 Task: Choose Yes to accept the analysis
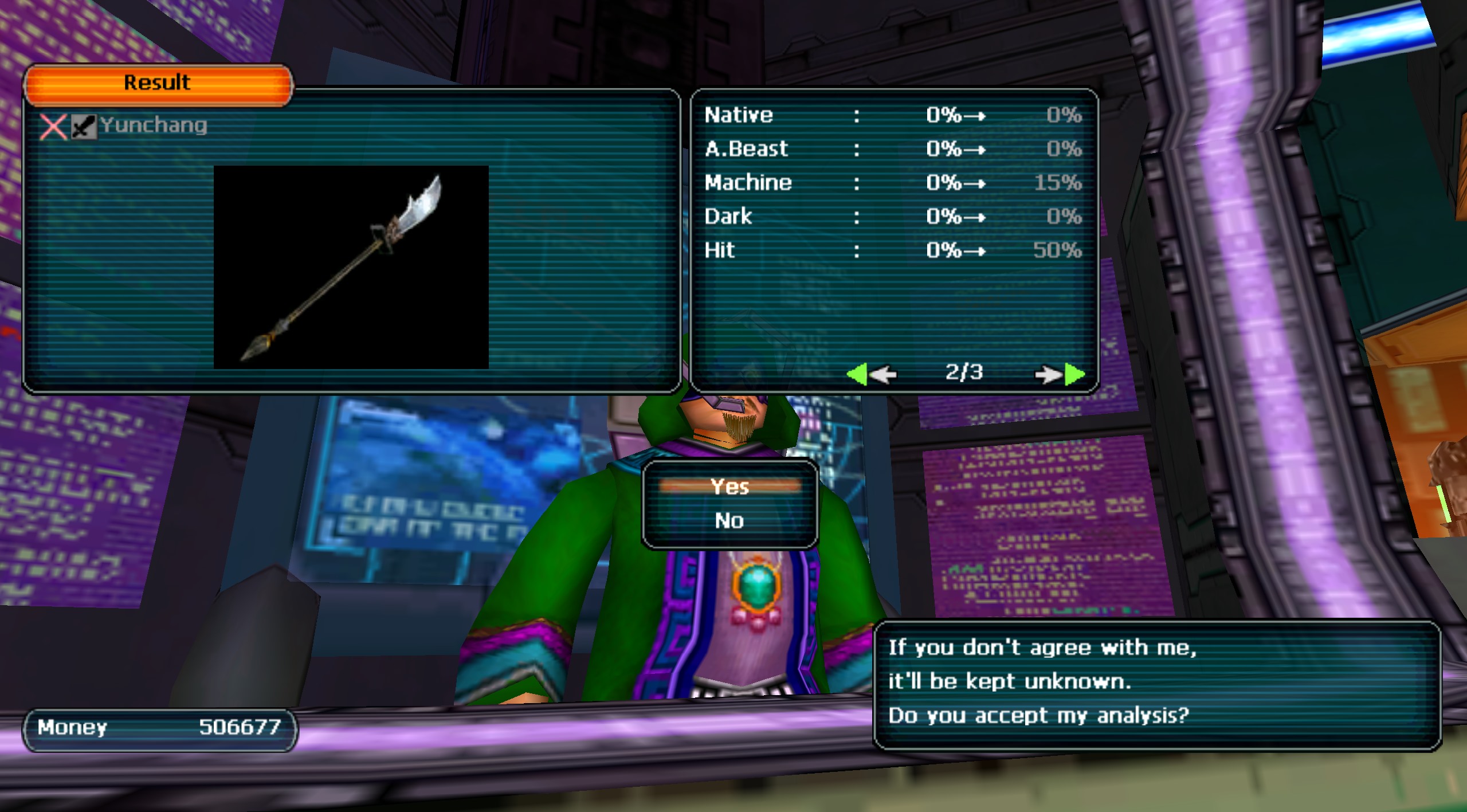tap(729, 487)
